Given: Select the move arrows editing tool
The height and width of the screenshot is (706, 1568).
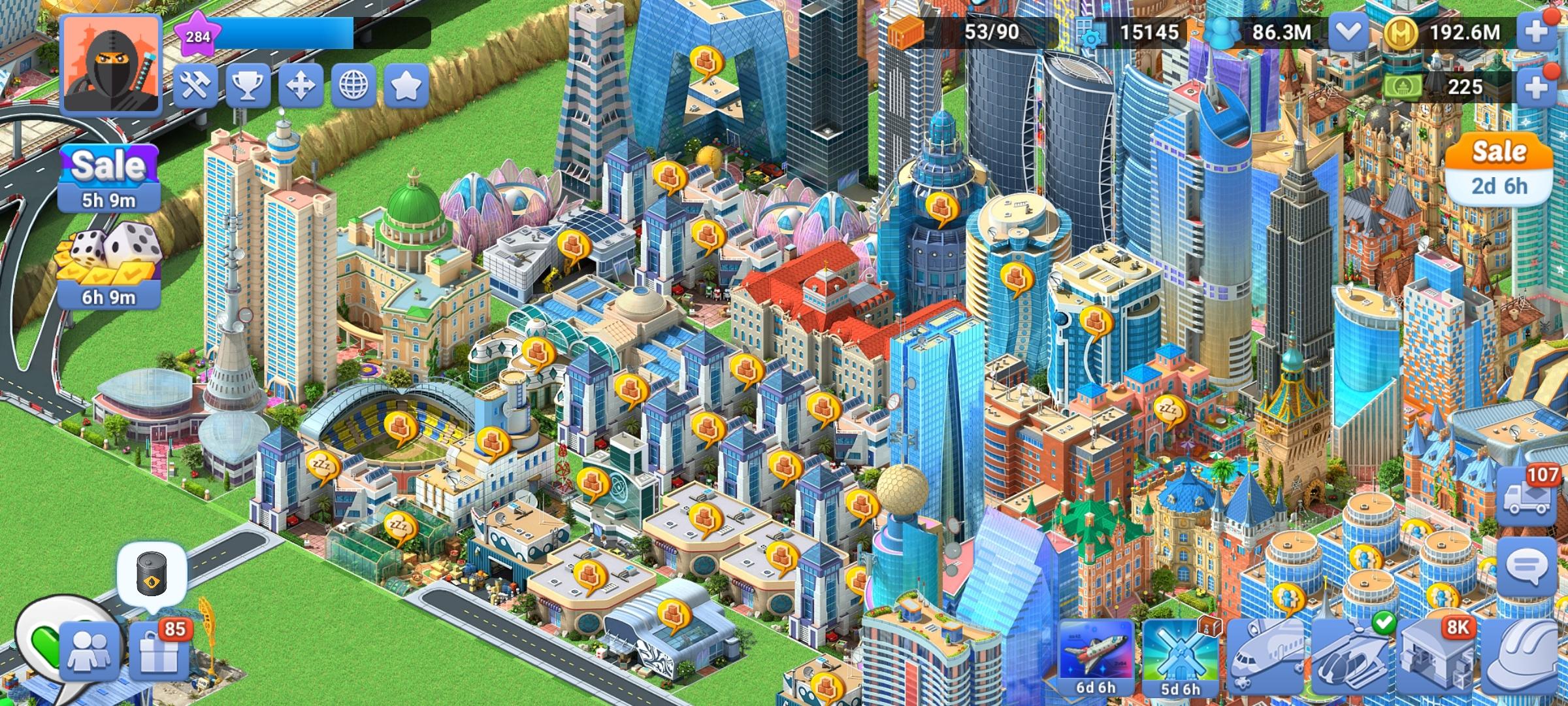Looking at the screenshot, I should click(300, 87).
